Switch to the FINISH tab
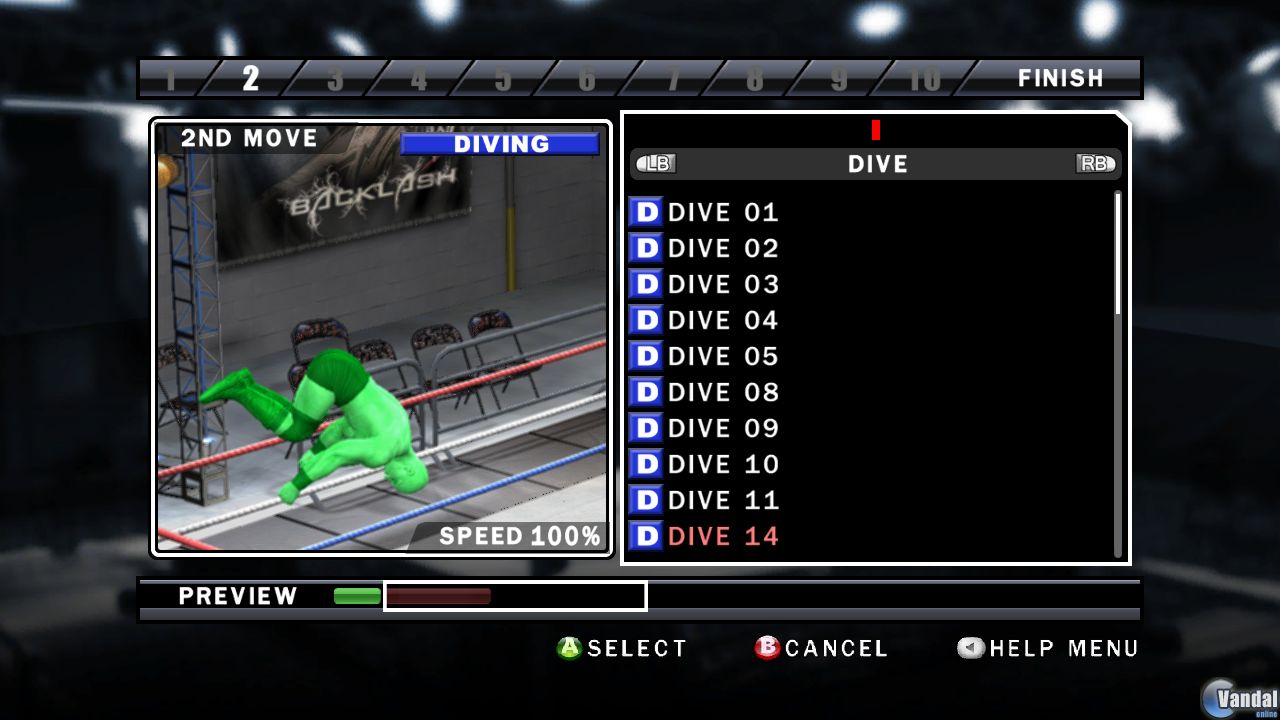This screenshot has width=1280, height=720. click(1062, 77)
